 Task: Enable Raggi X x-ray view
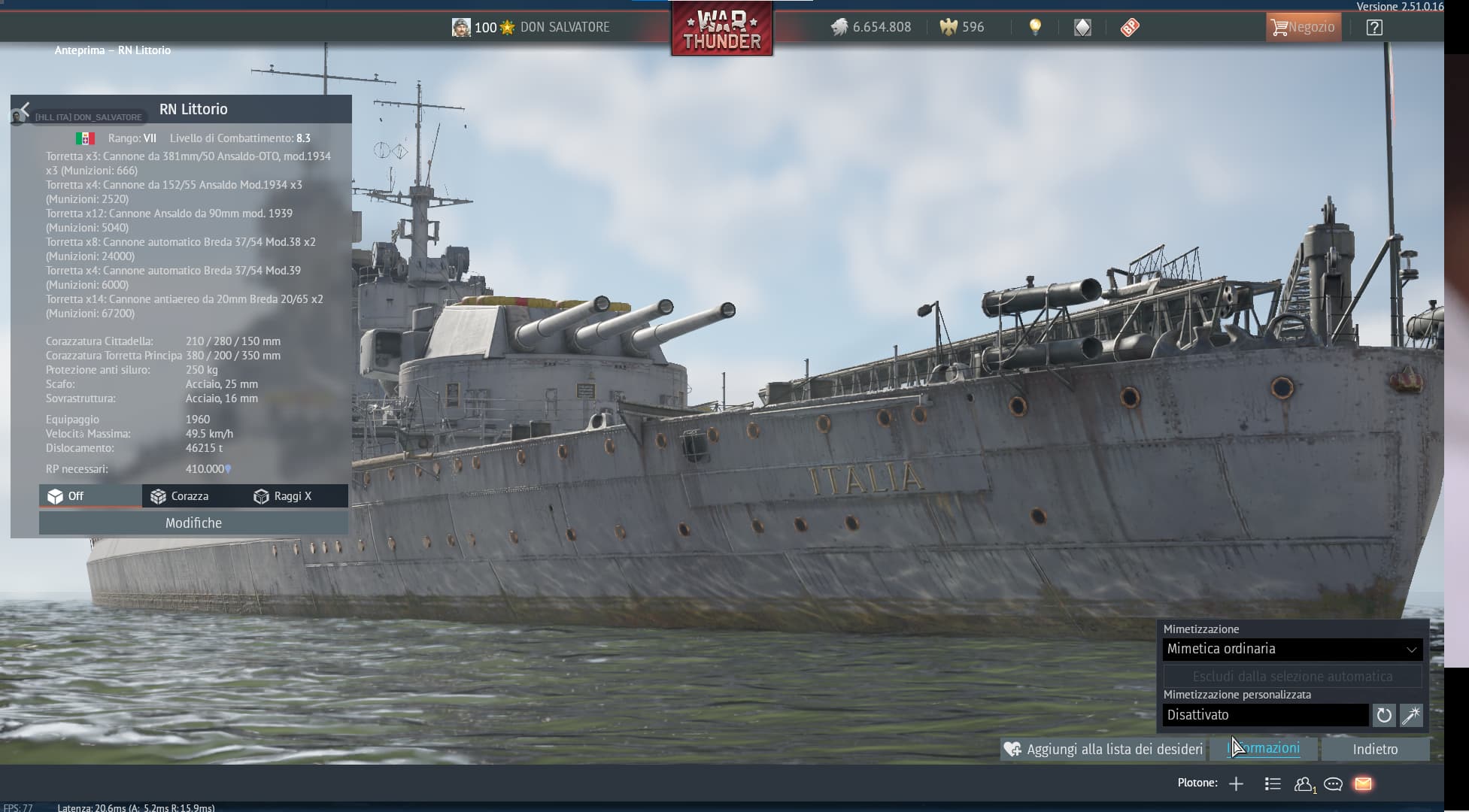(283, 496)
